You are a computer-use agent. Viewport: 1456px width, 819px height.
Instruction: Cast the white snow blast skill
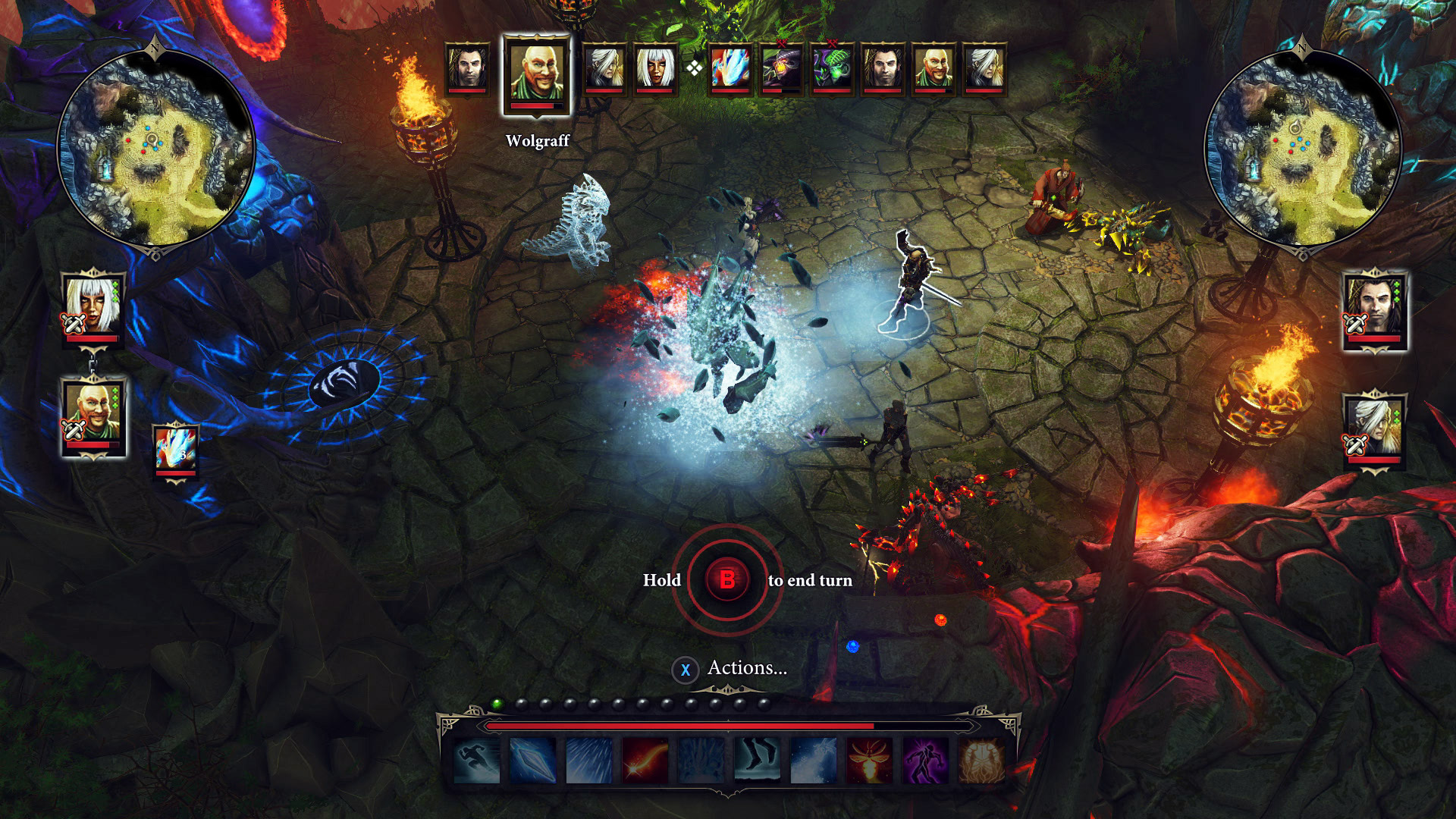(x=813, y=760)
